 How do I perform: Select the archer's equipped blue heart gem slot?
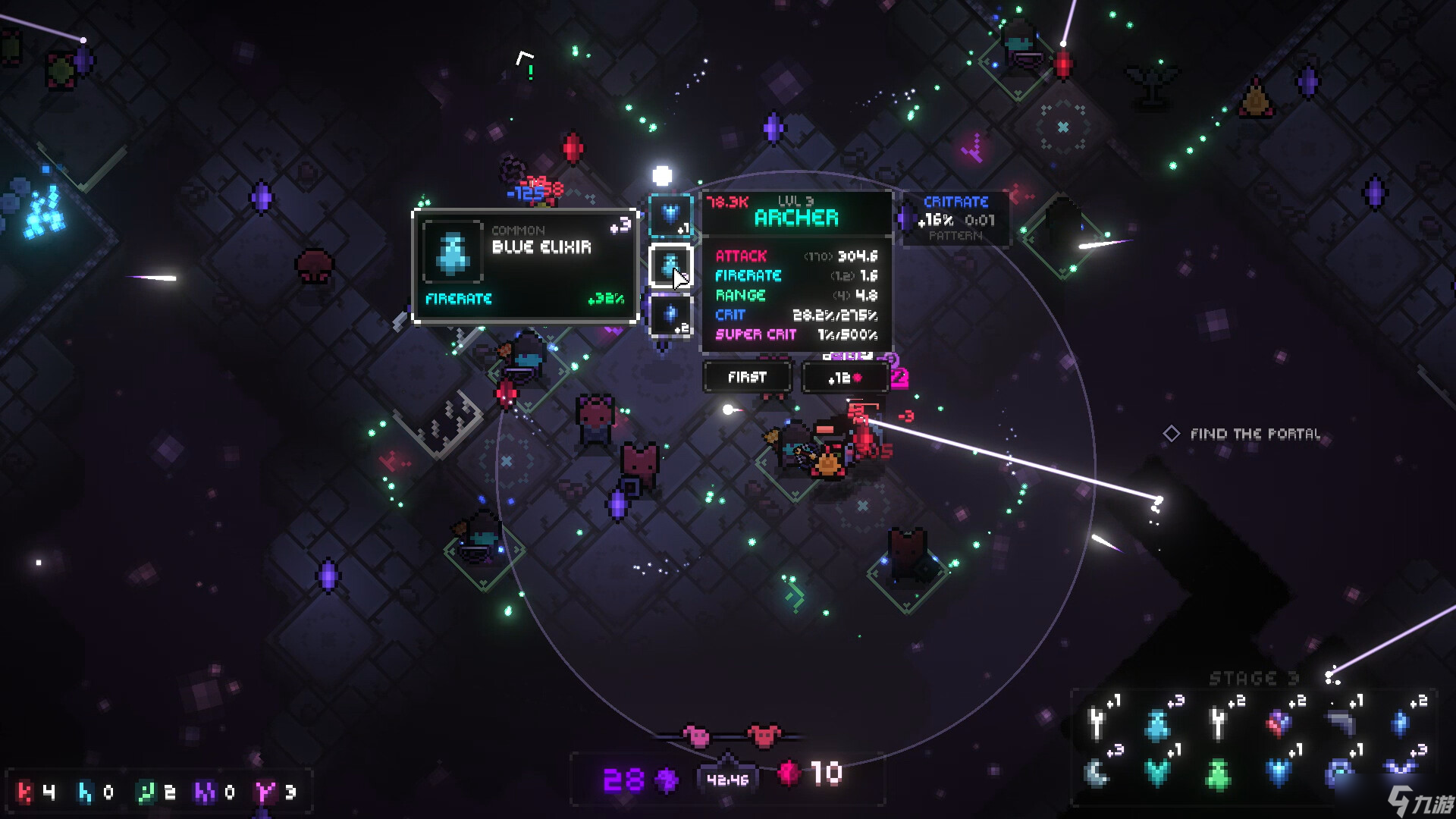click(x=670, y=215)
